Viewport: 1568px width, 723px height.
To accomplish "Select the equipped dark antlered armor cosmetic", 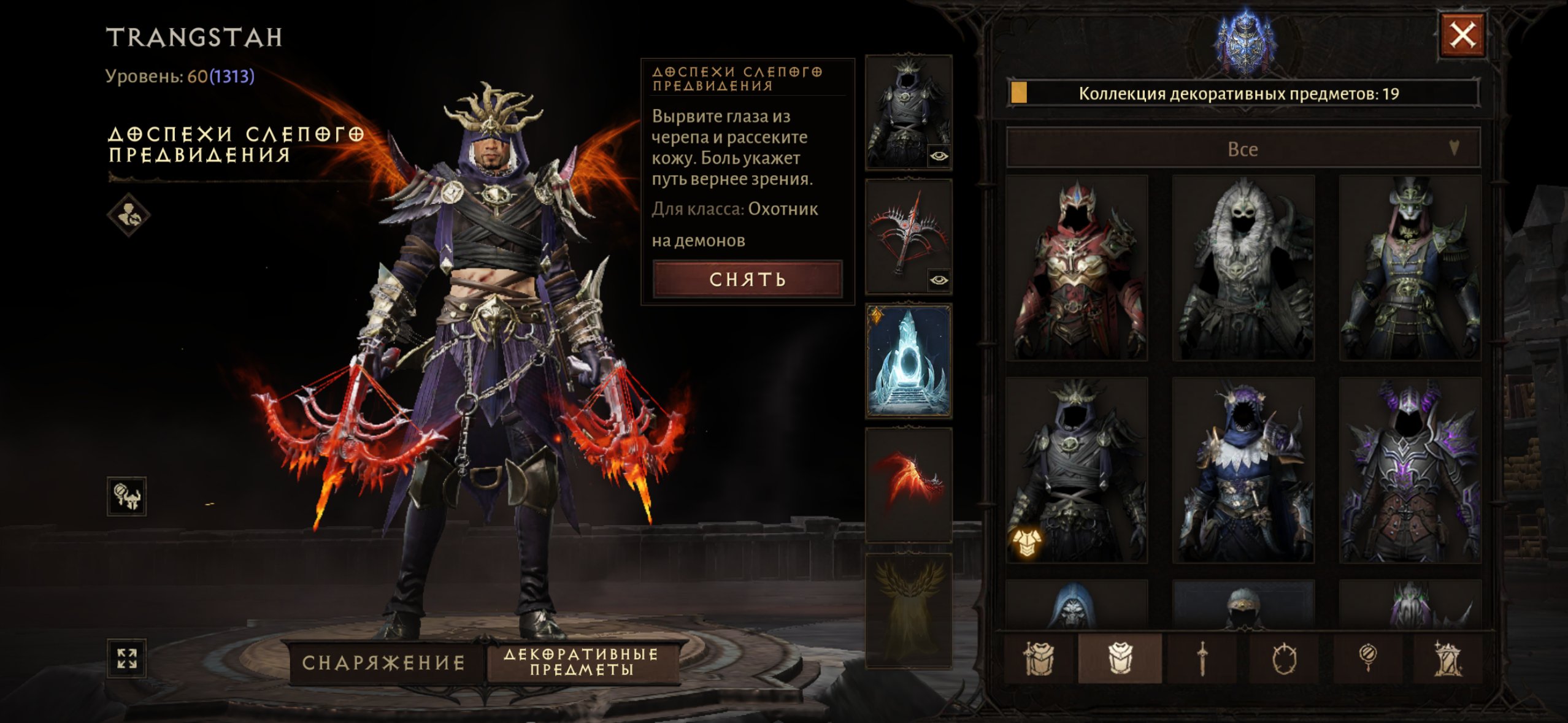I will coord(1077,470).
